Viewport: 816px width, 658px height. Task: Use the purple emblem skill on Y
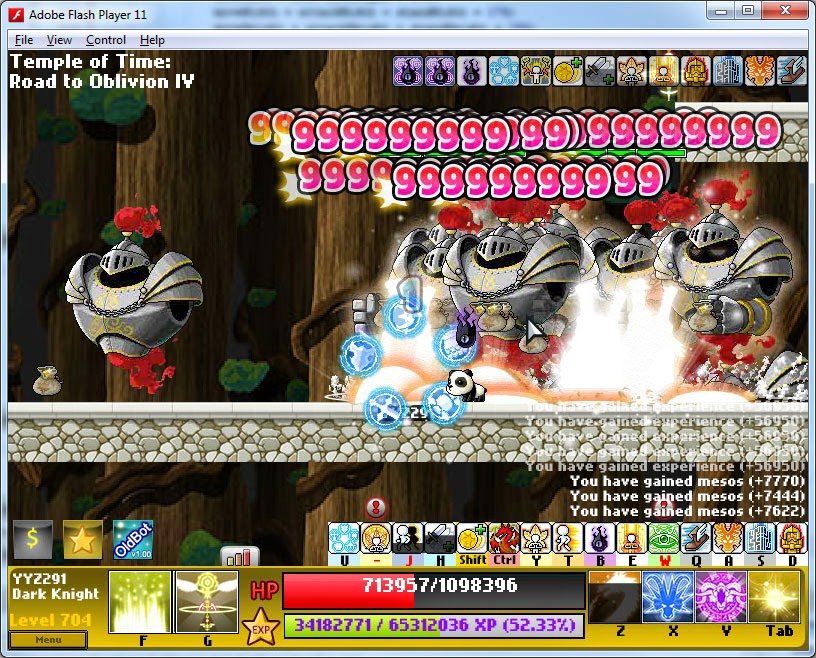click(x=721, y=598)
